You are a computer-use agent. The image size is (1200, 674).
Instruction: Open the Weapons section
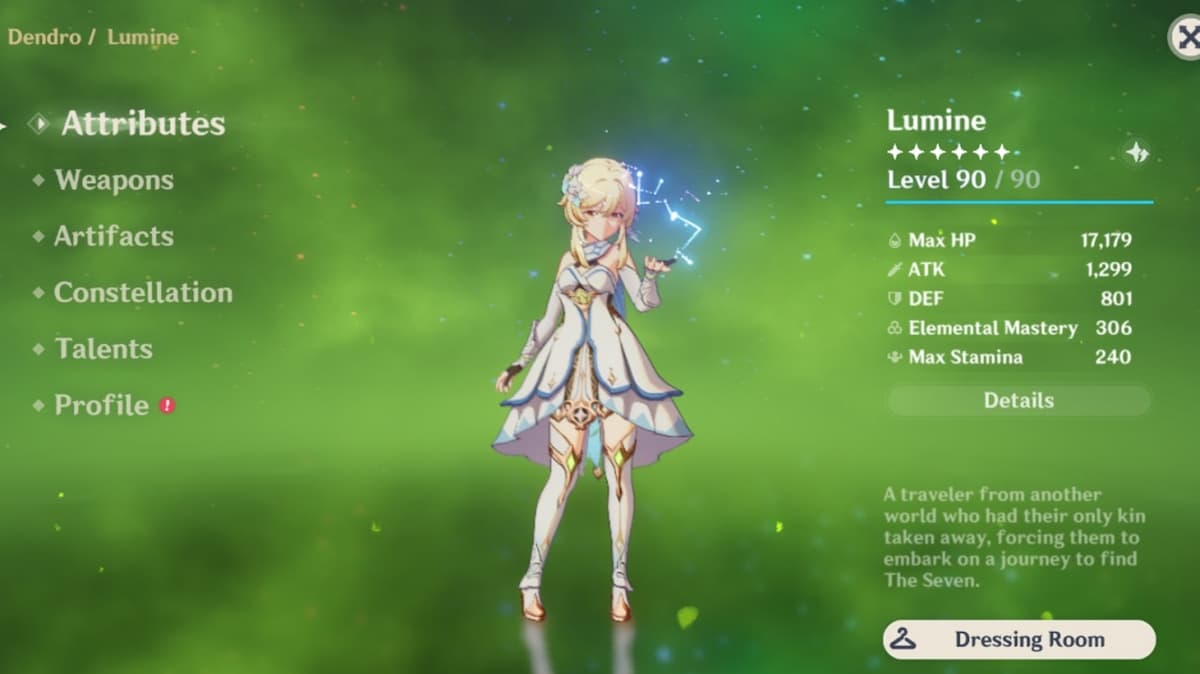tap(113, 180)
